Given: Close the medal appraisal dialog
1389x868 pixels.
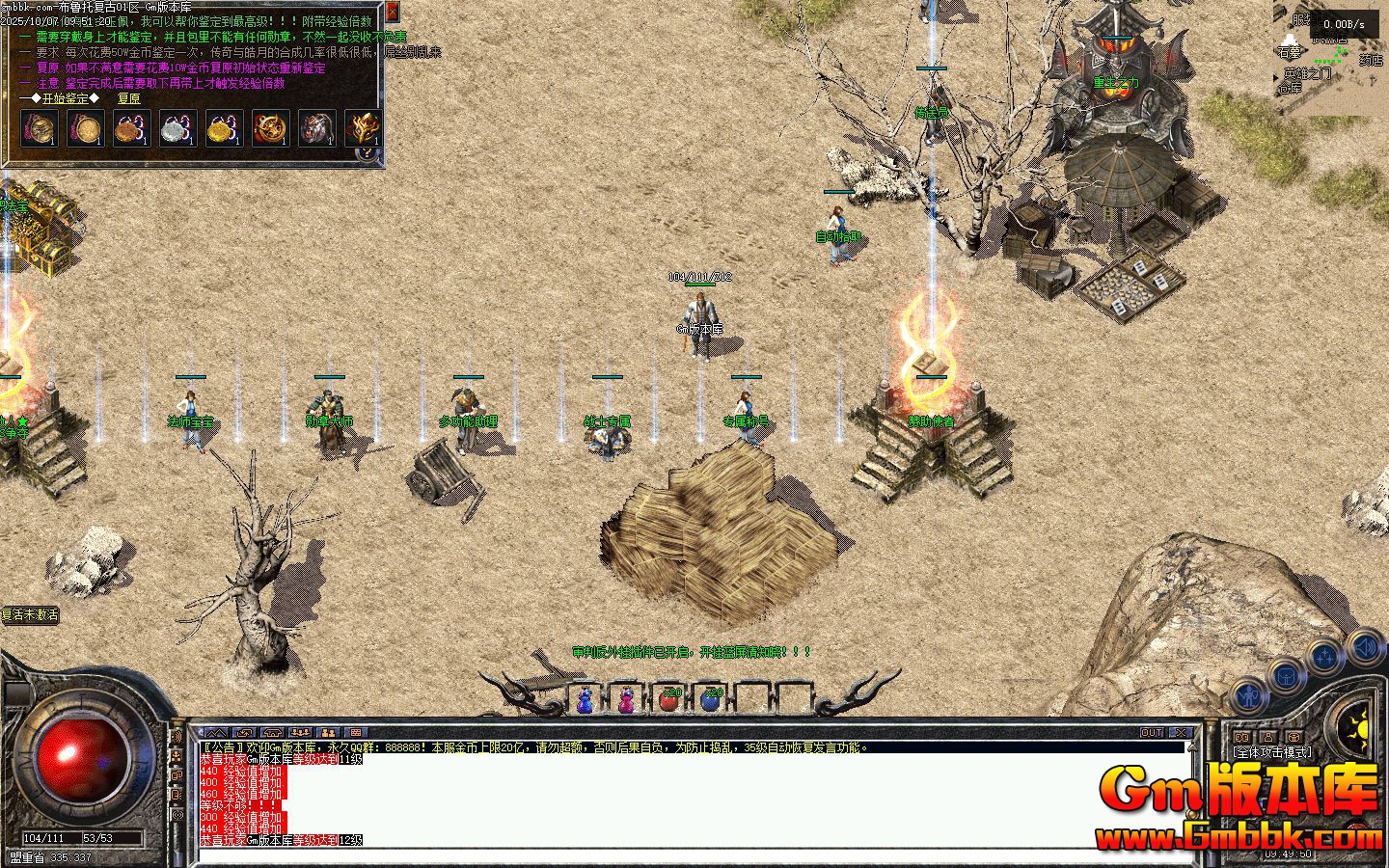Looking at the screenshot, I should (x=392, y=13).
